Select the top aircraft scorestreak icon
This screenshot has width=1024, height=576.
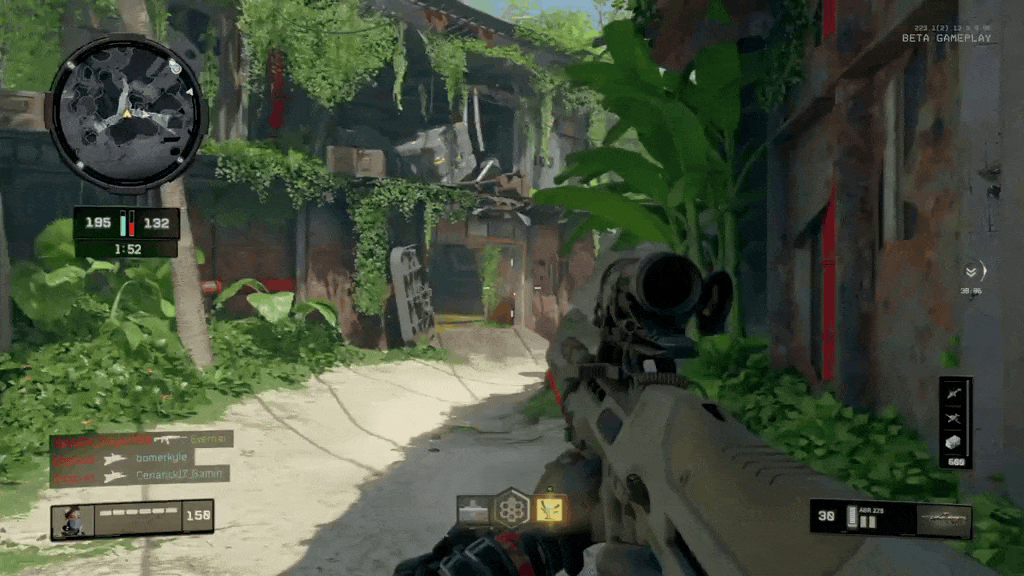pos(955,391)
